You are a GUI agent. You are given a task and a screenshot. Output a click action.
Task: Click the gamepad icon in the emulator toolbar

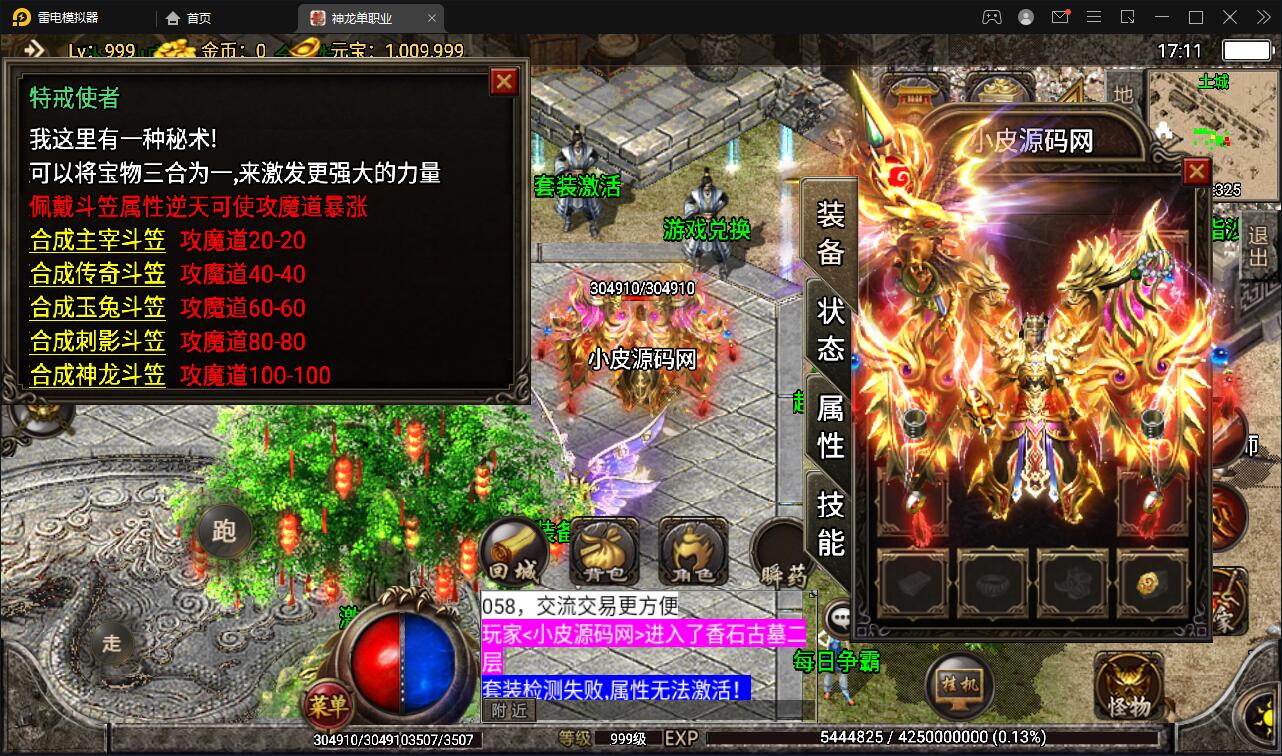992,16
